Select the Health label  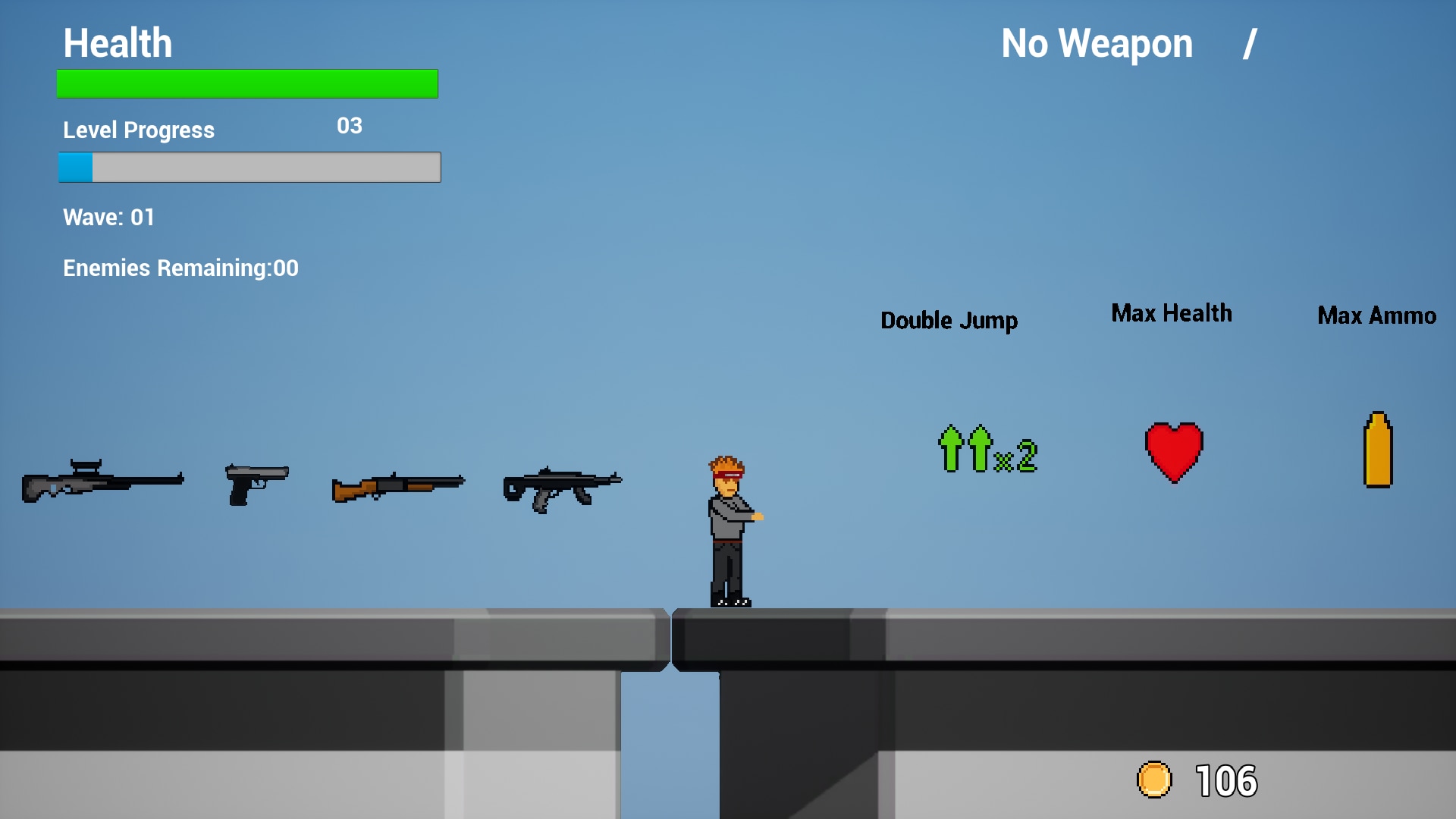(118, 43)
